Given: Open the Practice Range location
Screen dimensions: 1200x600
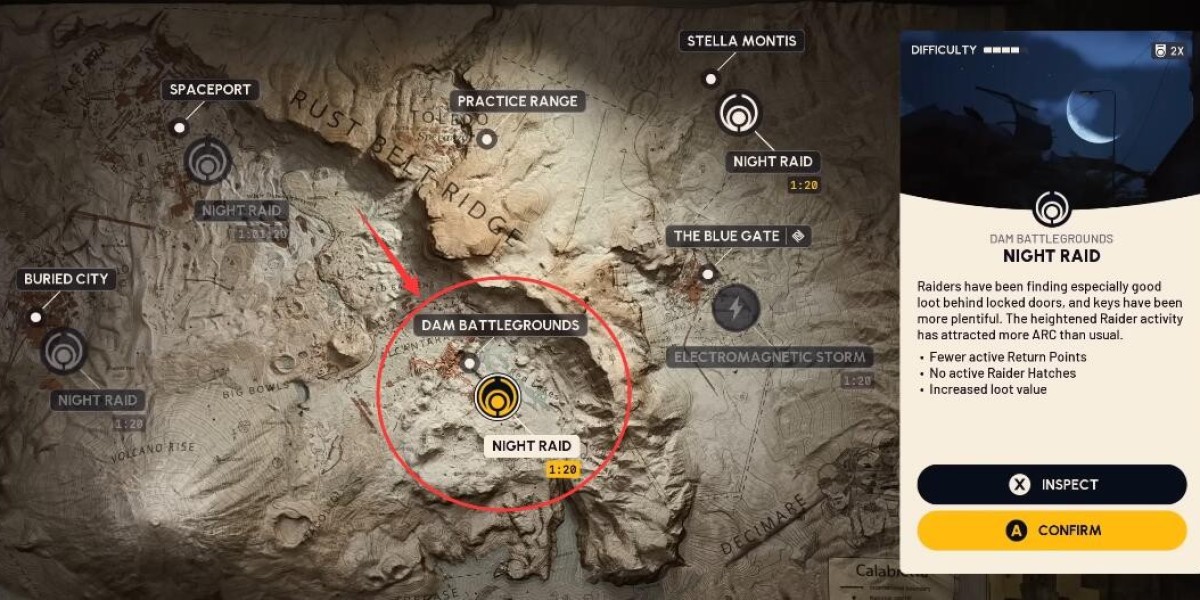Looking at the screenshot, I should pyautogui.click(x=517, y=101).
